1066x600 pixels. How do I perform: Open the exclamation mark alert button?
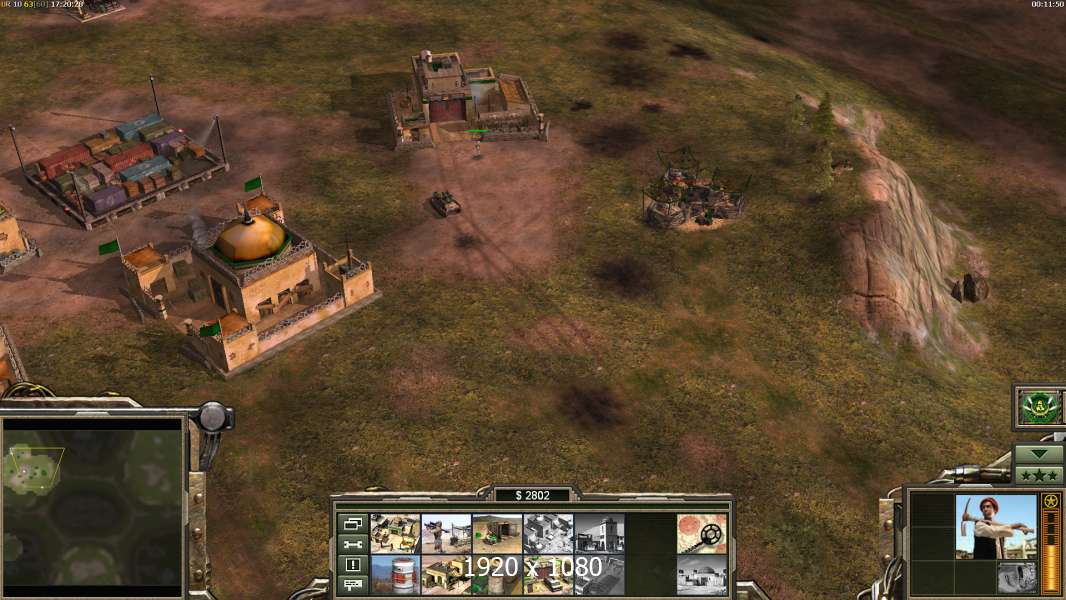coord(352,565)
